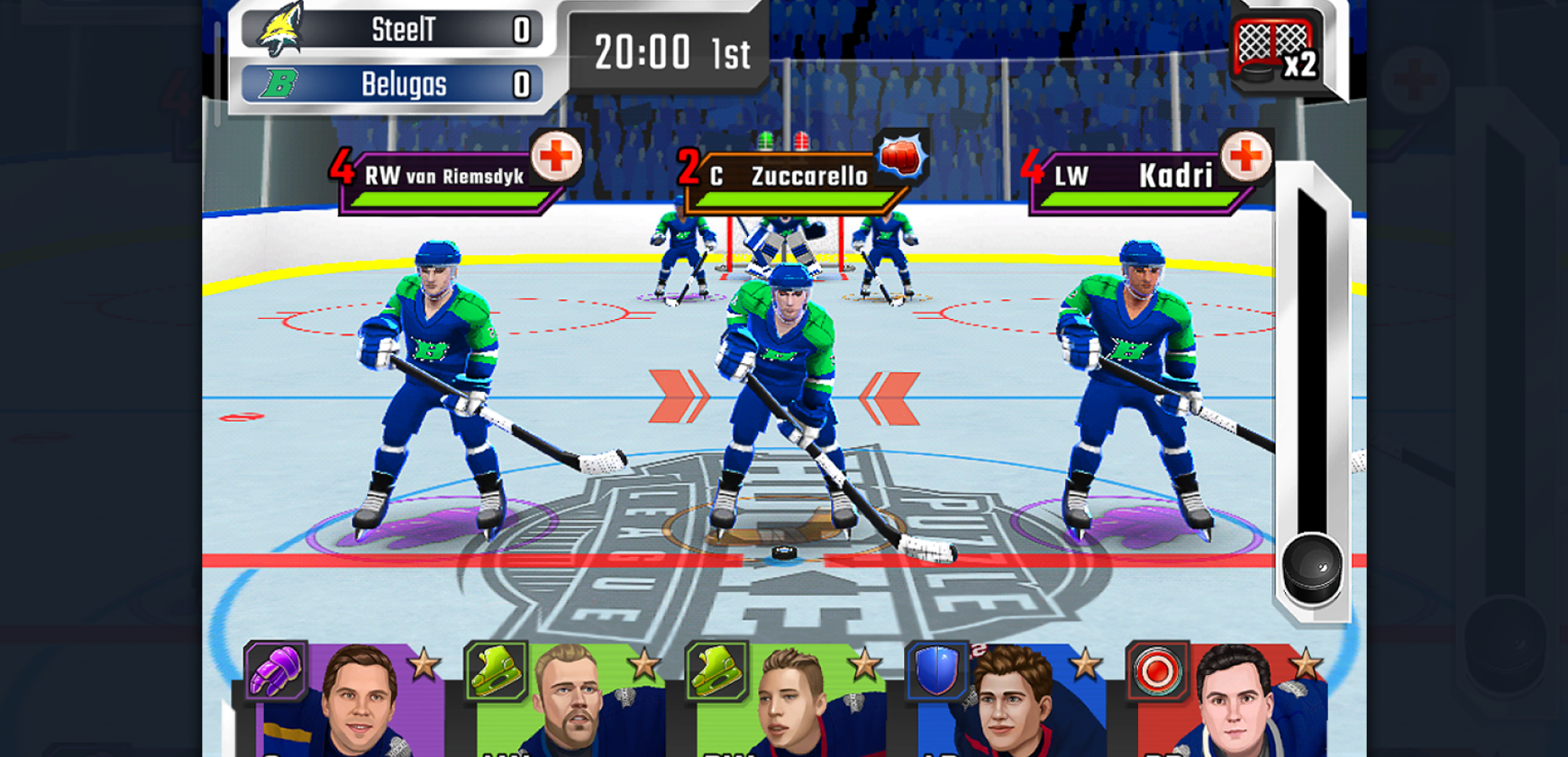Click the red cross on Kadri's tag
1568x757 pixels.
click(1245, 157)
